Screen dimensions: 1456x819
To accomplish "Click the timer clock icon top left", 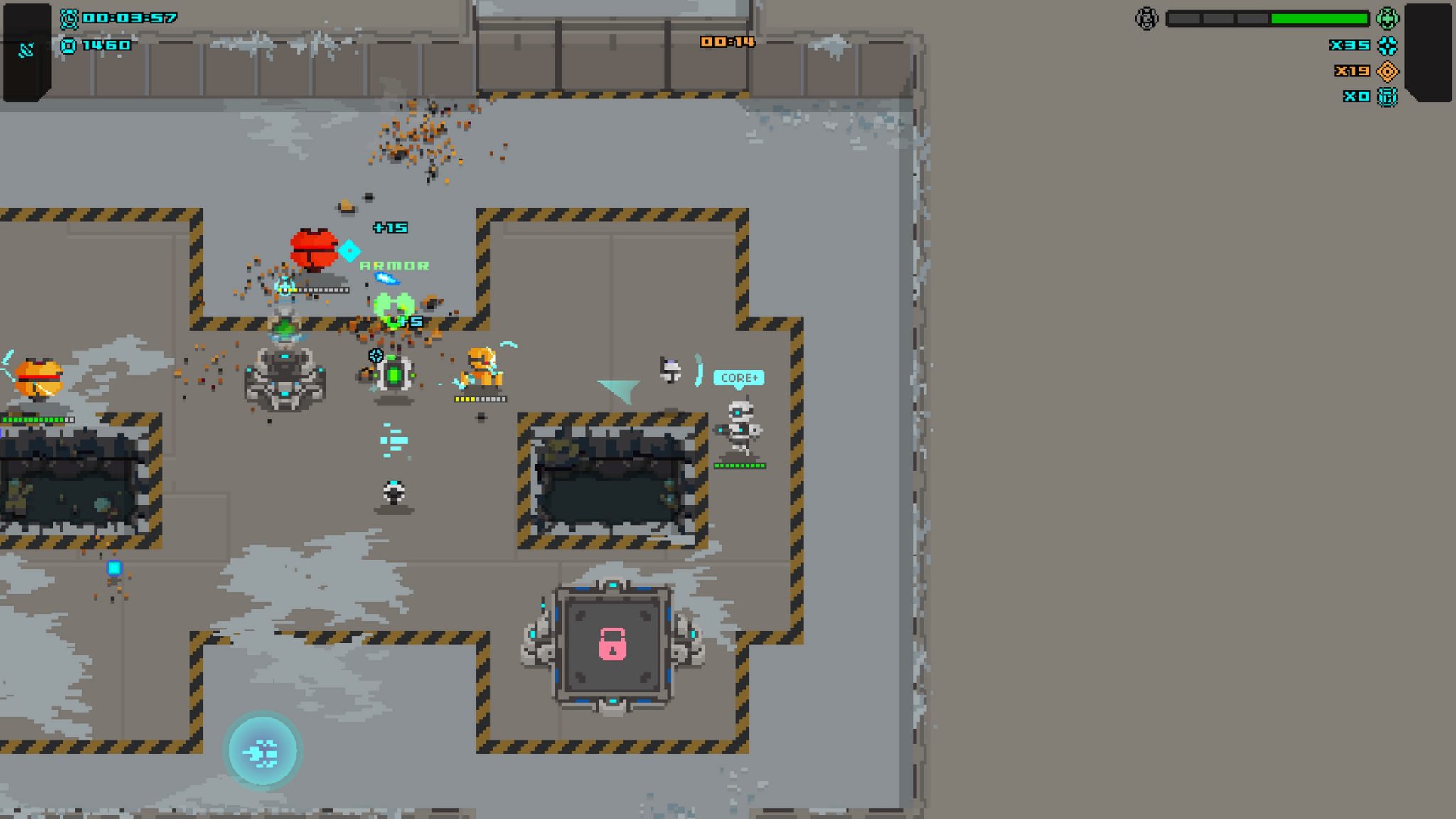I will [69, 18].
